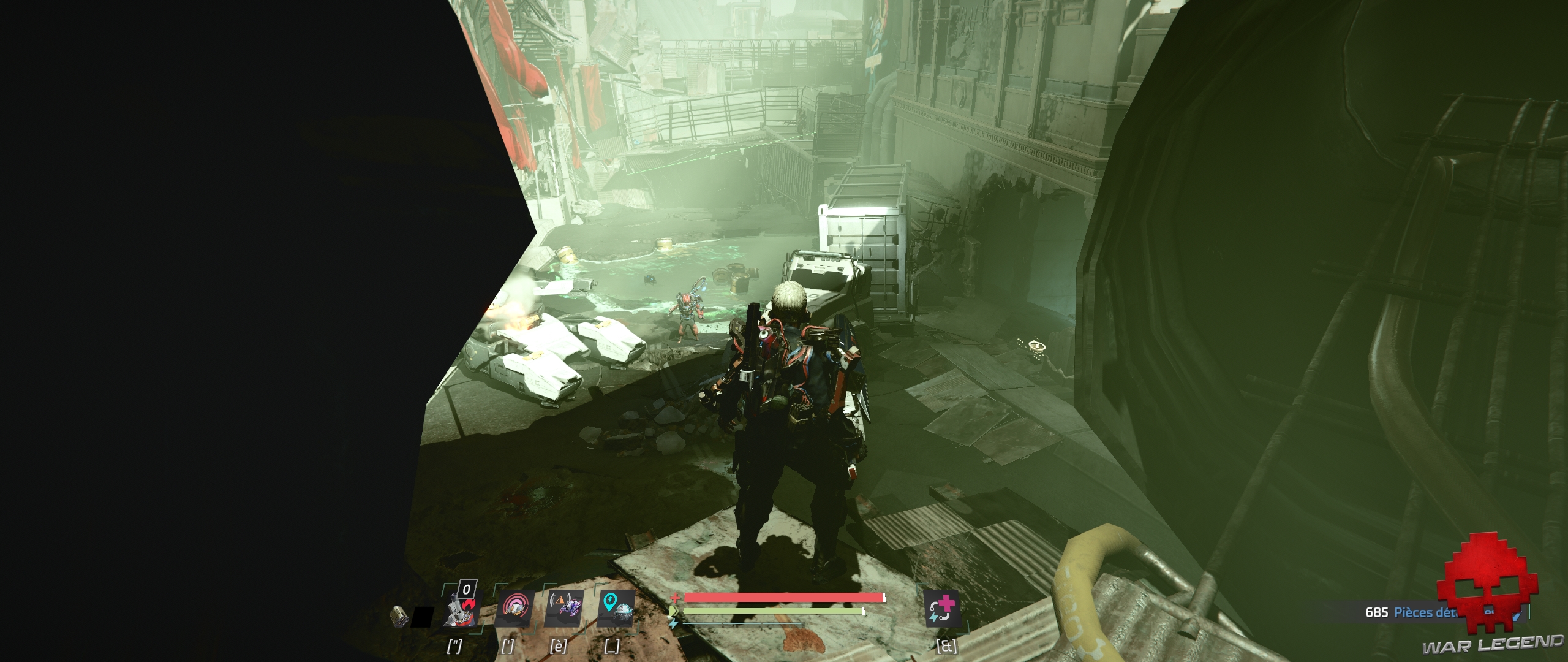This screenshot has height=662, width=1568.
Task: Toggle the yellow stamina chevron marker
Action: coord(674,611)
